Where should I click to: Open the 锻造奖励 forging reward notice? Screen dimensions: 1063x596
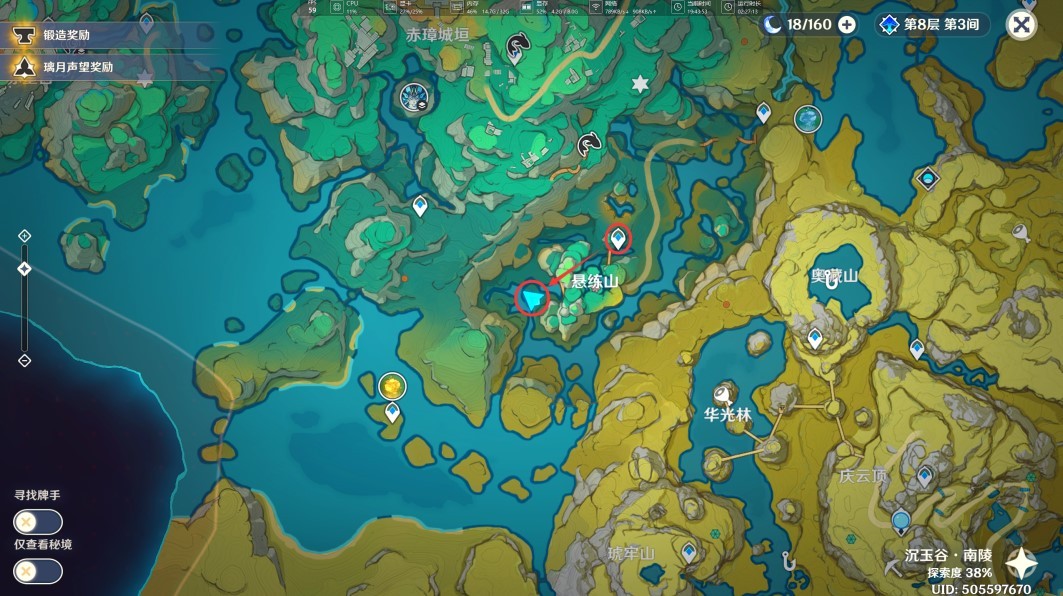pos(70,35)
